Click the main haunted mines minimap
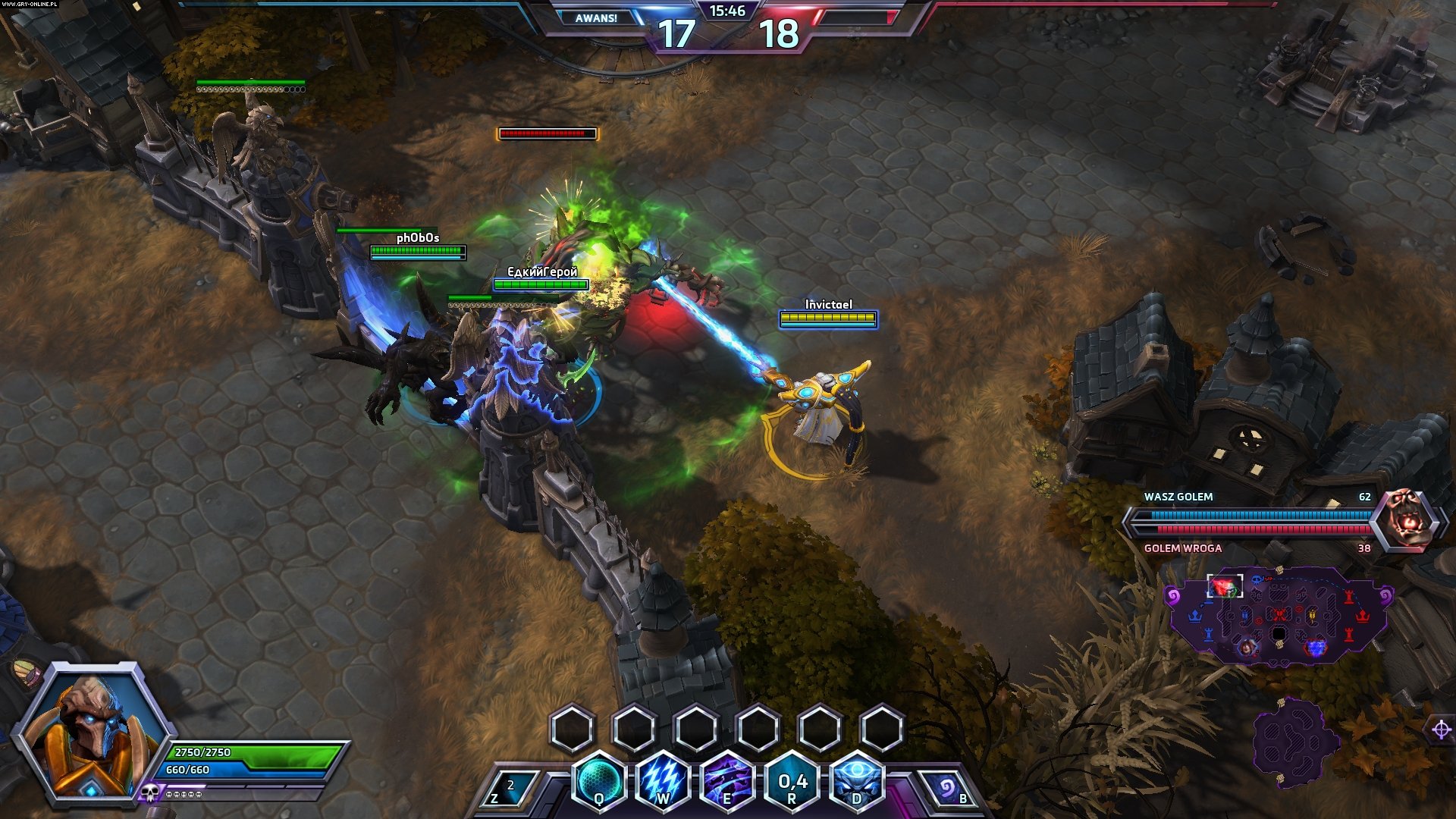 click(x=1279, y=614)
